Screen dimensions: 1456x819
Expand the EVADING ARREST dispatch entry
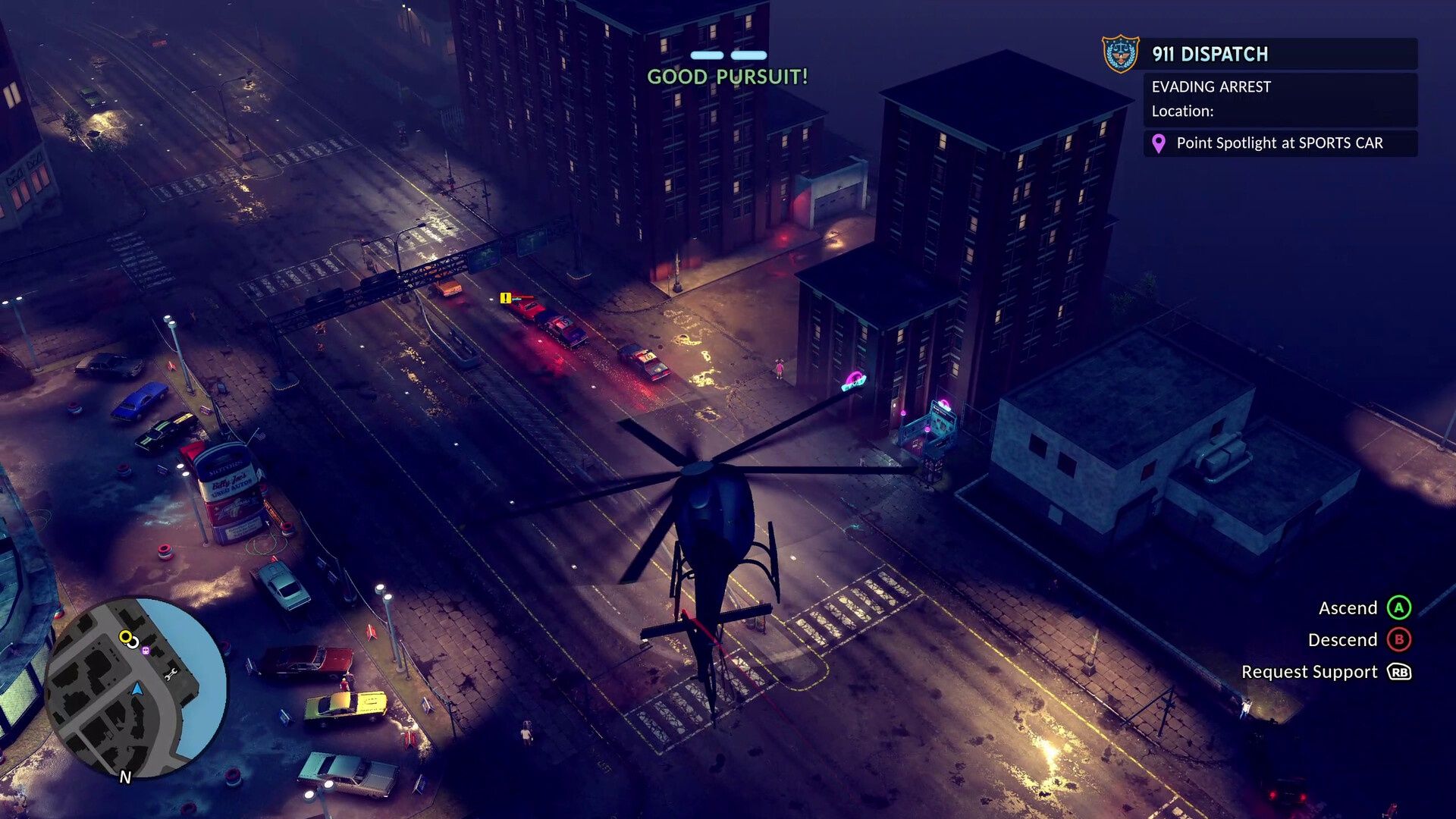(1211, 86)
